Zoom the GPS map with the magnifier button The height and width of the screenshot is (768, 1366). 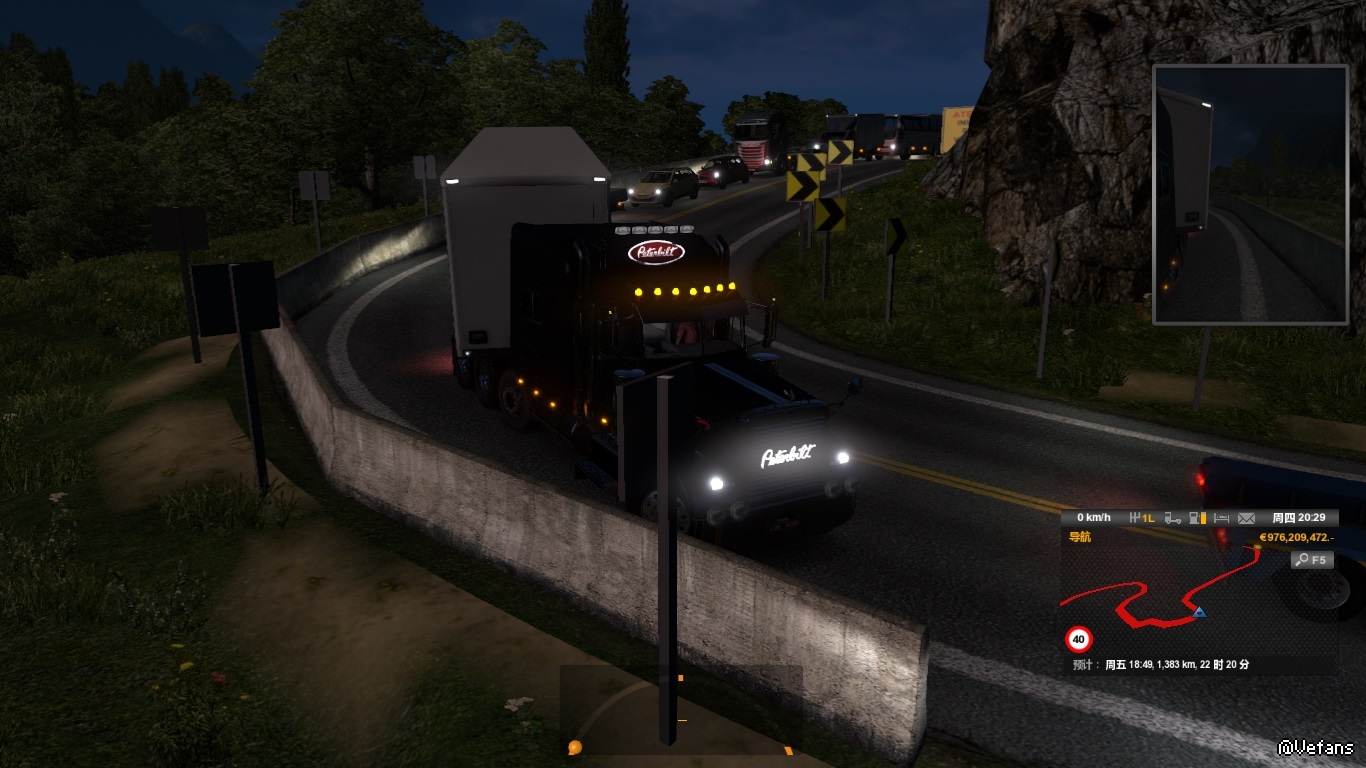[1312, 560]
